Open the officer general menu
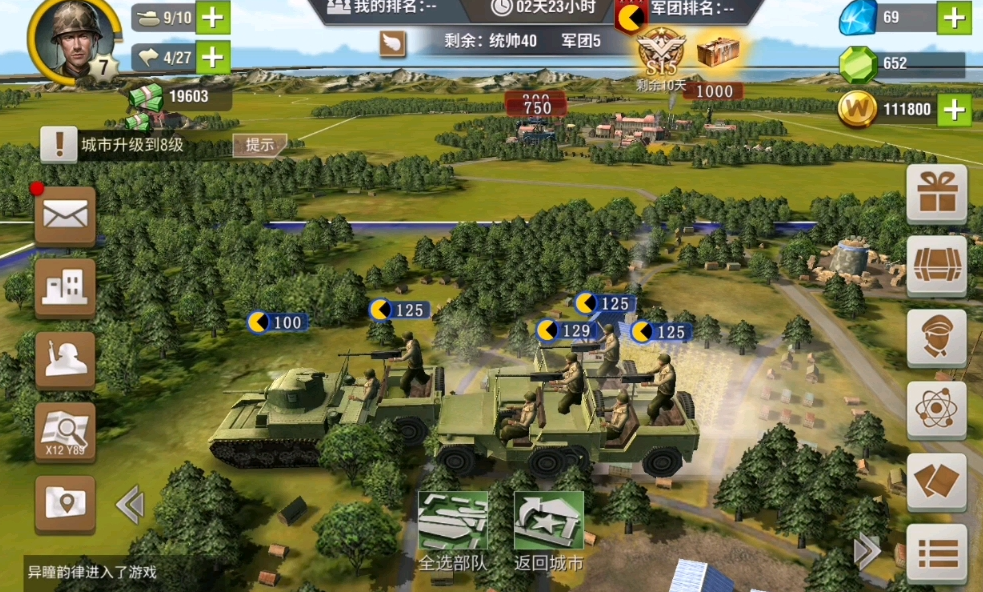 (x=937, y=338)
